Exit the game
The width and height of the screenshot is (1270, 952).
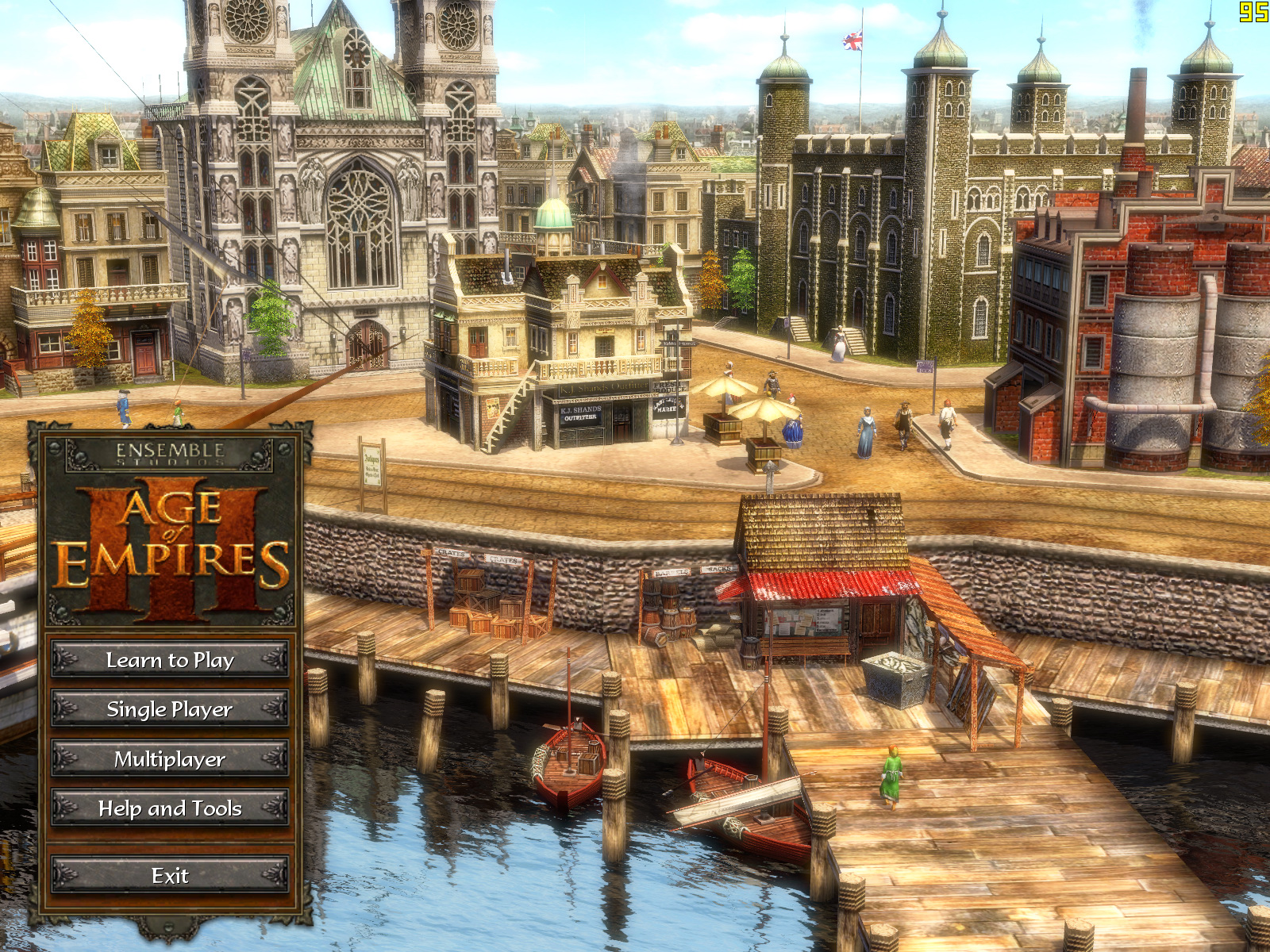(170, 876)
